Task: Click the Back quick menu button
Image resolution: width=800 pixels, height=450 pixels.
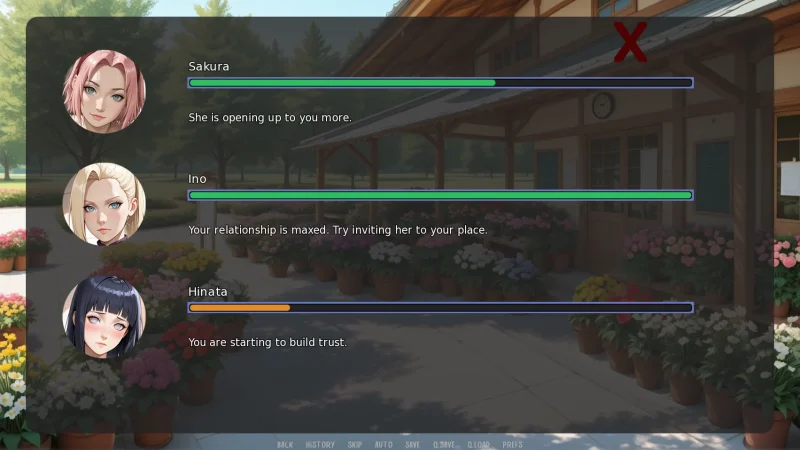Action: 285,444
